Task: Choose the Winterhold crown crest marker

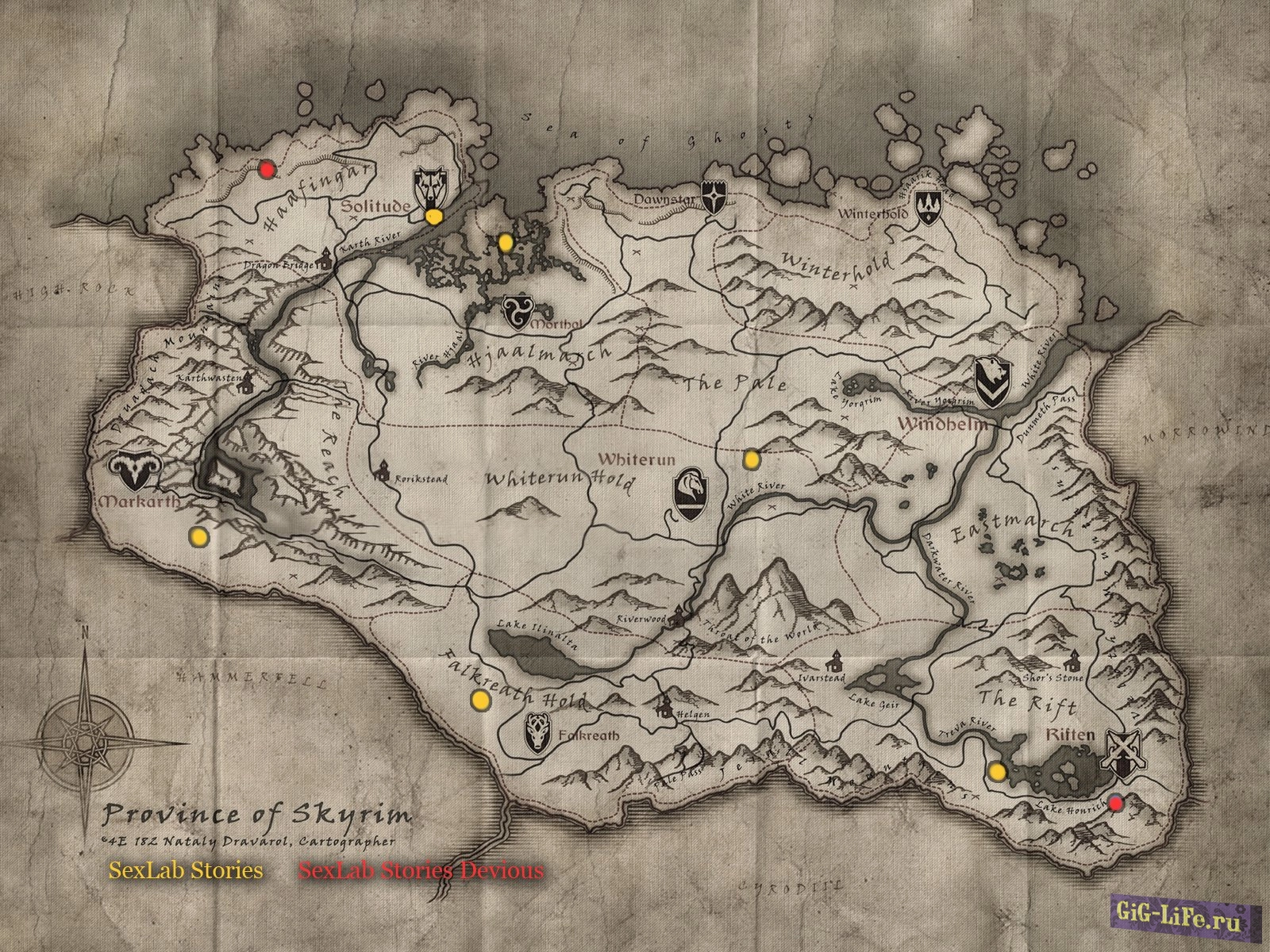Action: tap(926, 207)
